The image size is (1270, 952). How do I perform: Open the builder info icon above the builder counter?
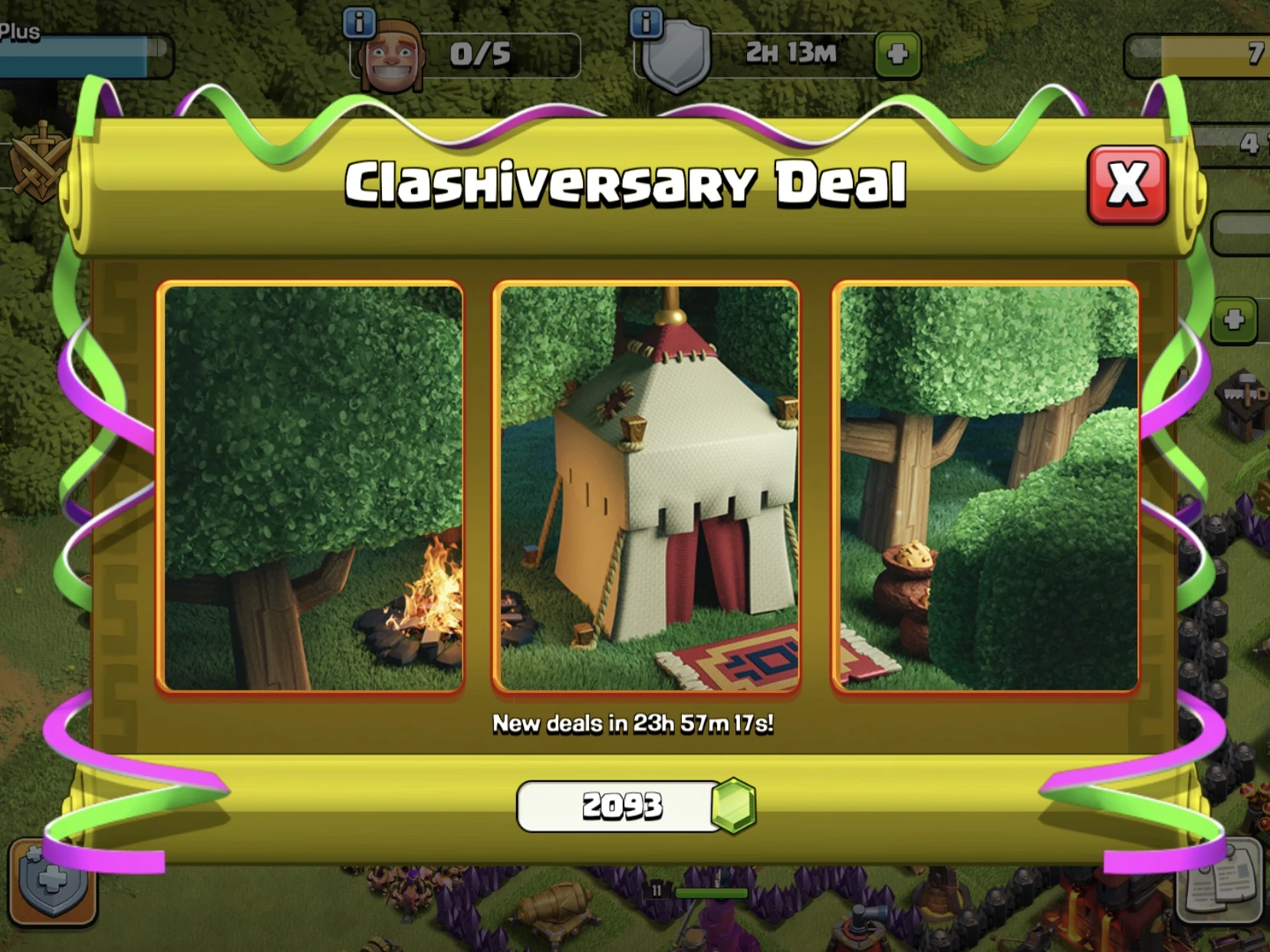[357, 21]
